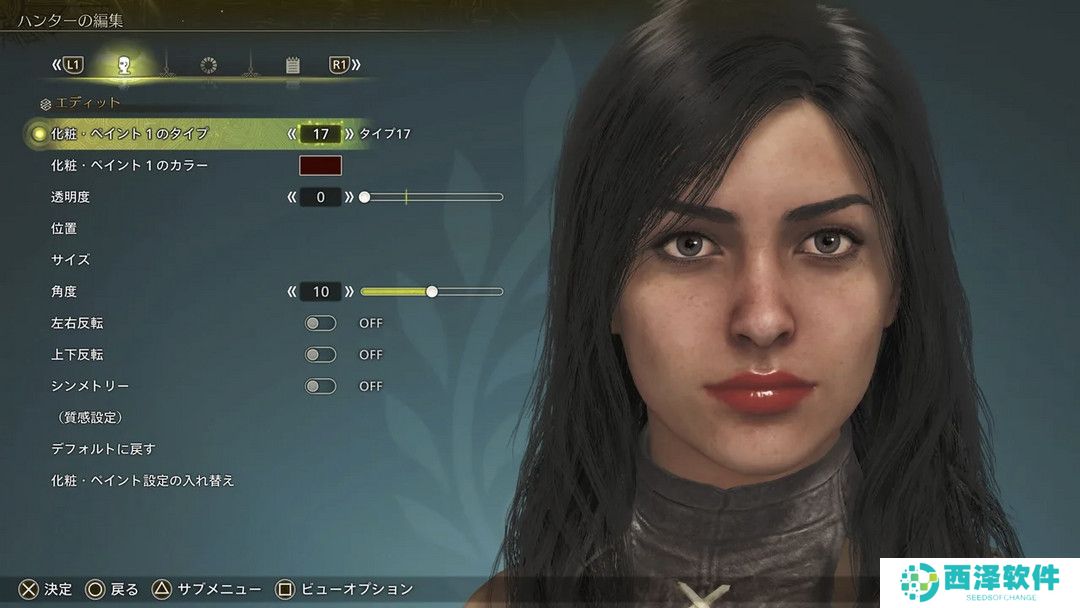Lower 角度 value with its left arrow

click(292, 292)
